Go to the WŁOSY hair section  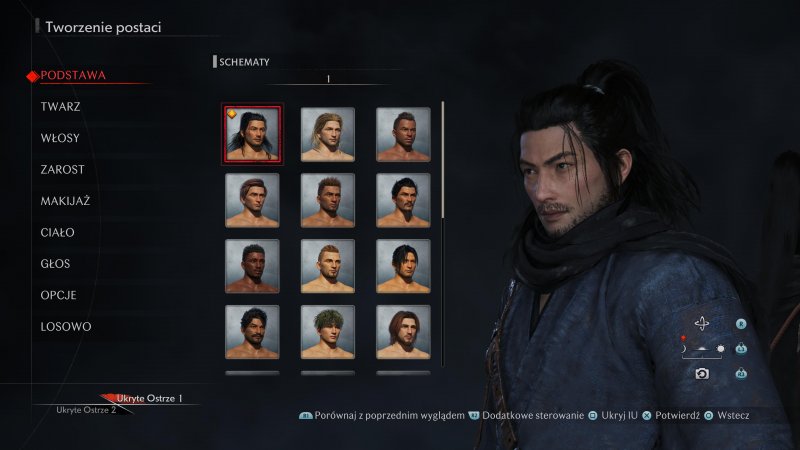click(x=60, y=138)
